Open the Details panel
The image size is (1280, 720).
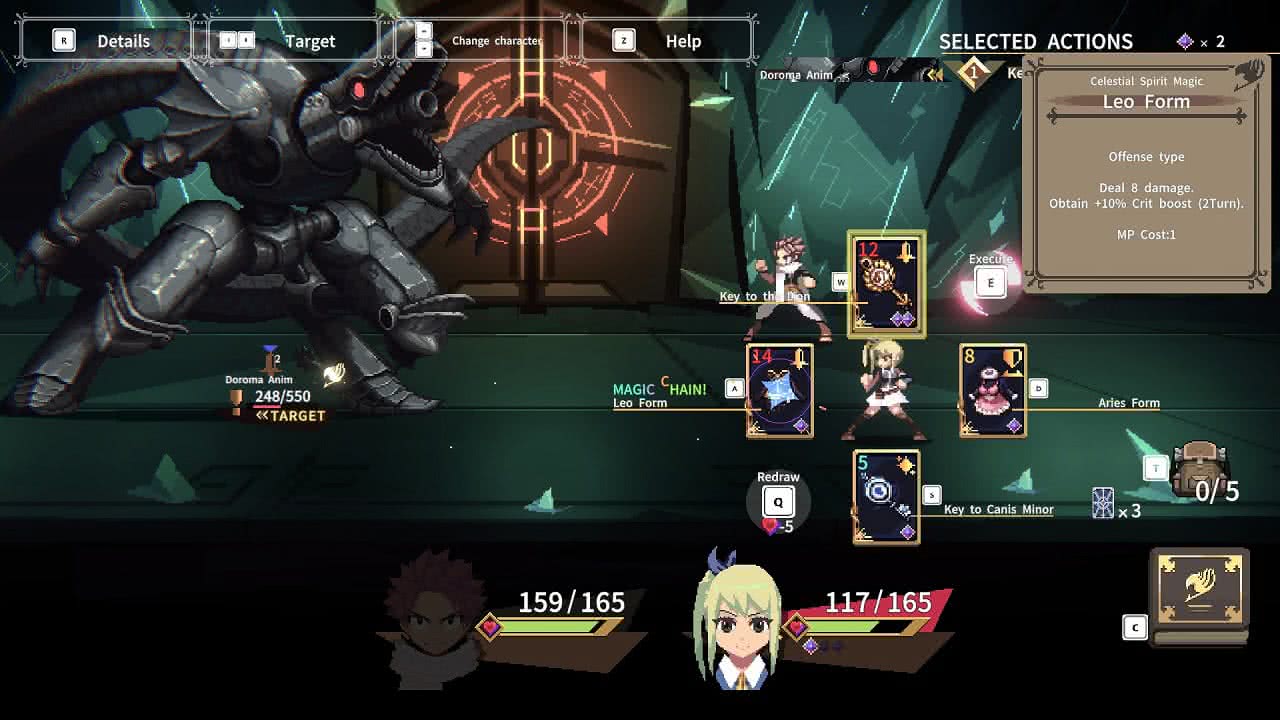[106, 41]
